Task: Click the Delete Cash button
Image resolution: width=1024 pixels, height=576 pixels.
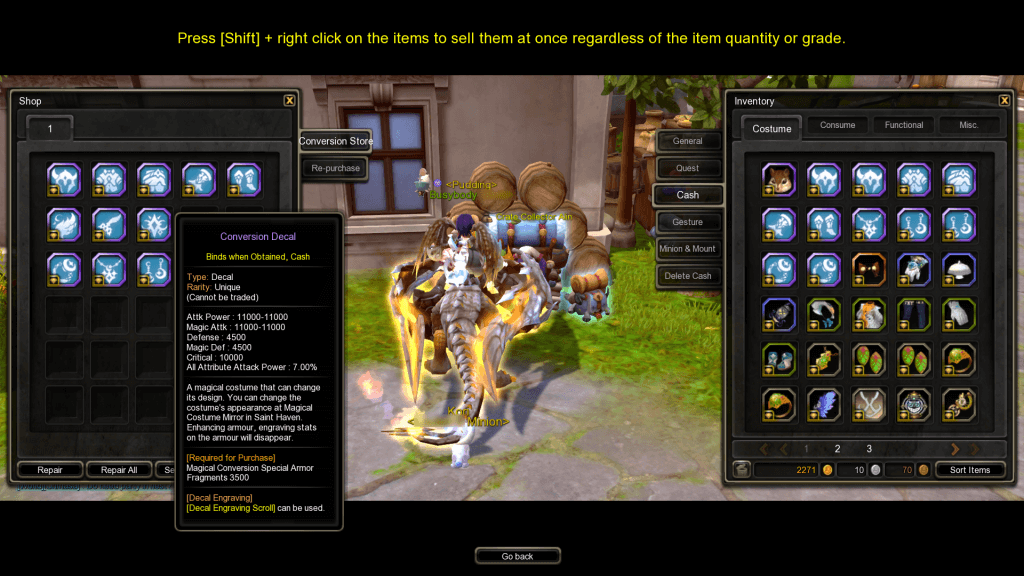Action: (x=687, y=276)
